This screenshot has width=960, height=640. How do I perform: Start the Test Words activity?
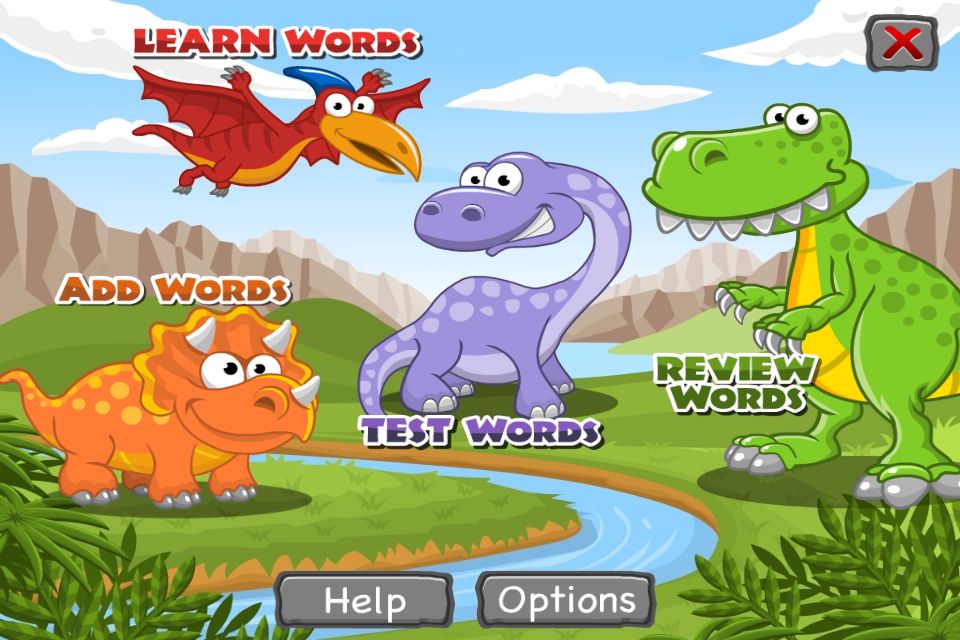480,431
